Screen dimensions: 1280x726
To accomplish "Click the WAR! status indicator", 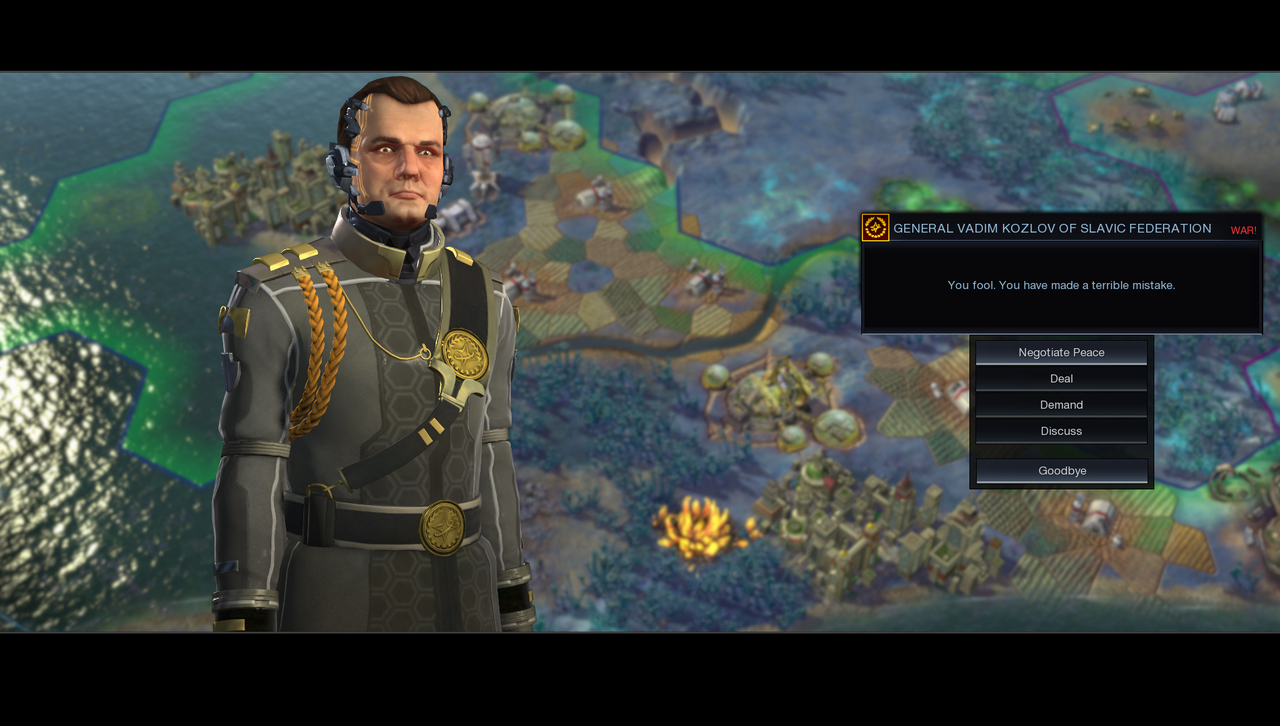I will coord(1243,230).
